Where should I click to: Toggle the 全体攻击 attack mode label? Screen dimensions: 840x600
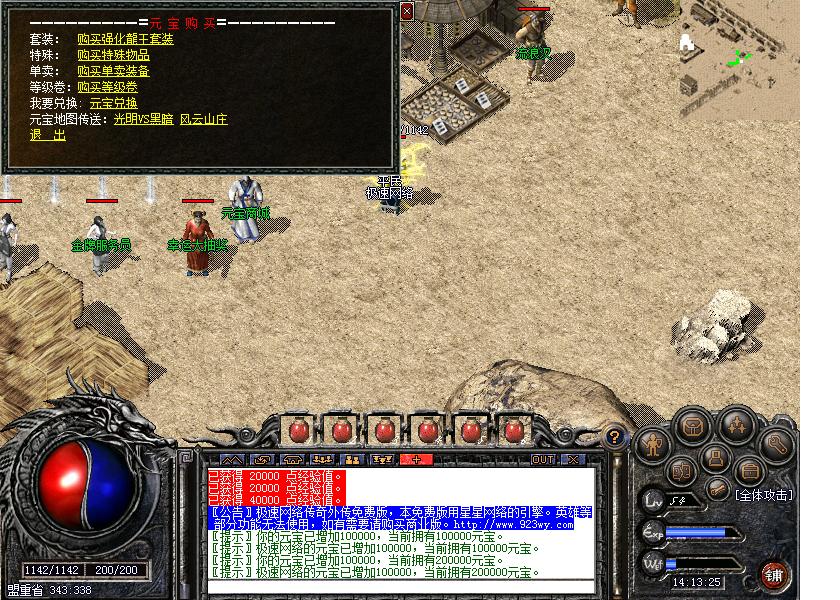[x=763, y=494]
